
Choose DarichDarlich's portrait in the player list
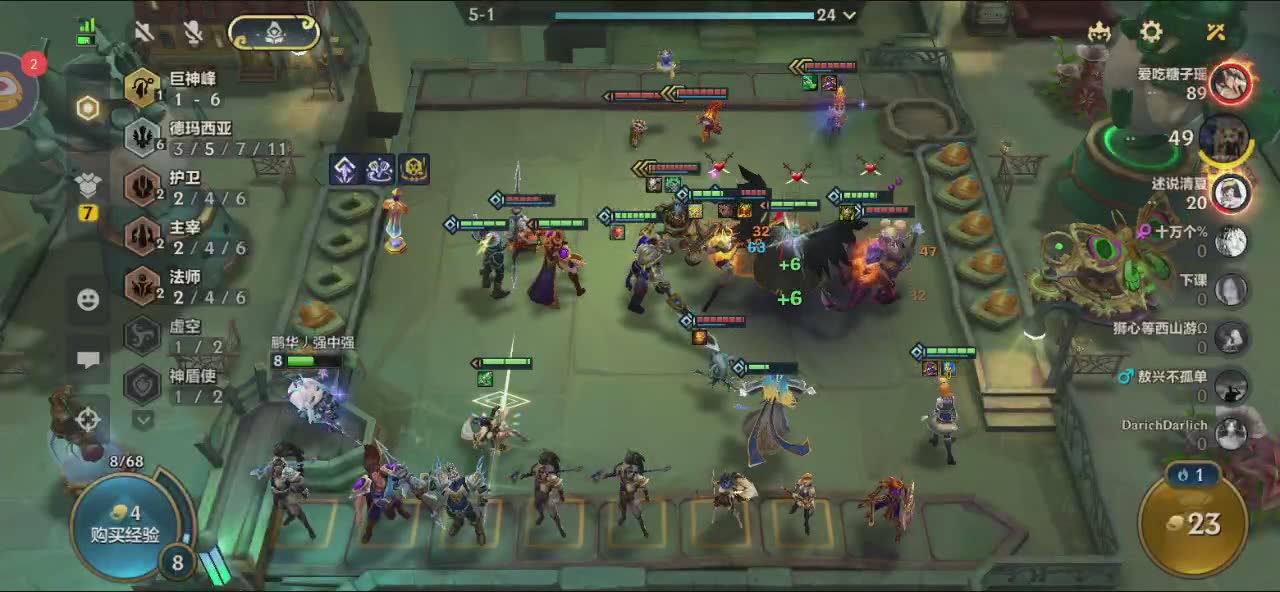tap(1231, 432)
